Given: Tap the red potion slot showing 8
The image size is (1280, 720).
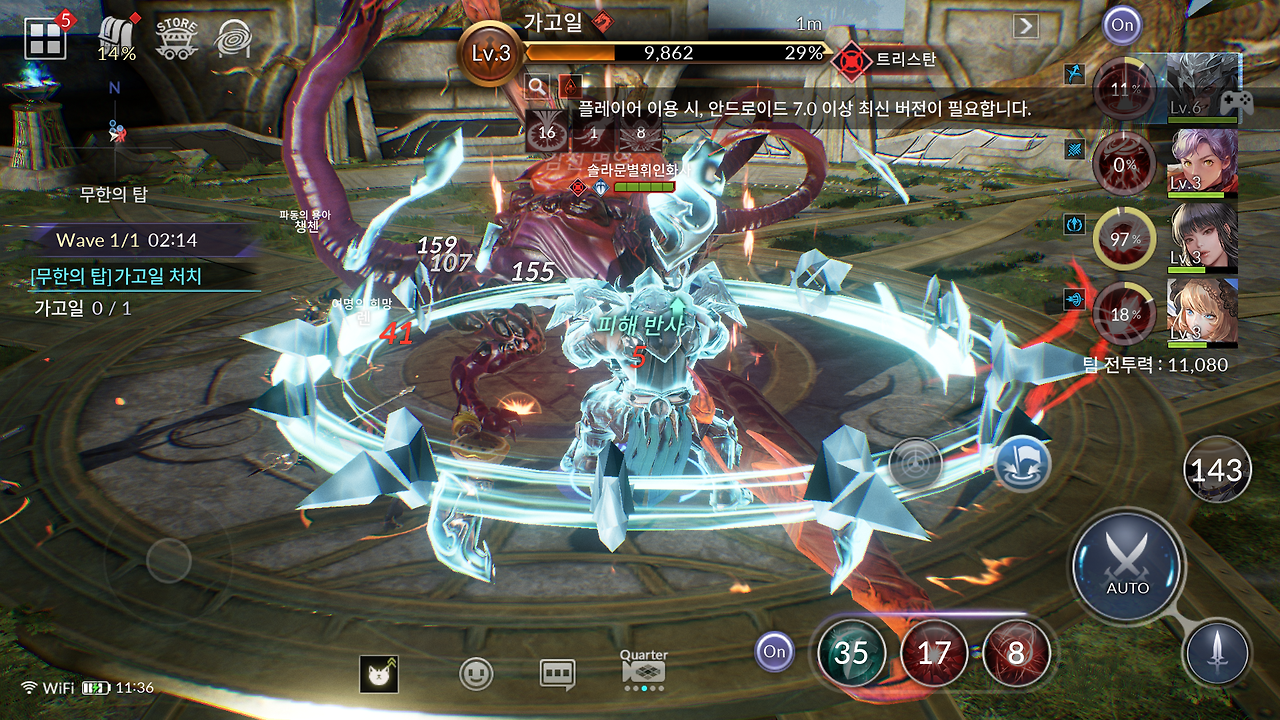Looking at the screenshot, I should (1015, 651).
